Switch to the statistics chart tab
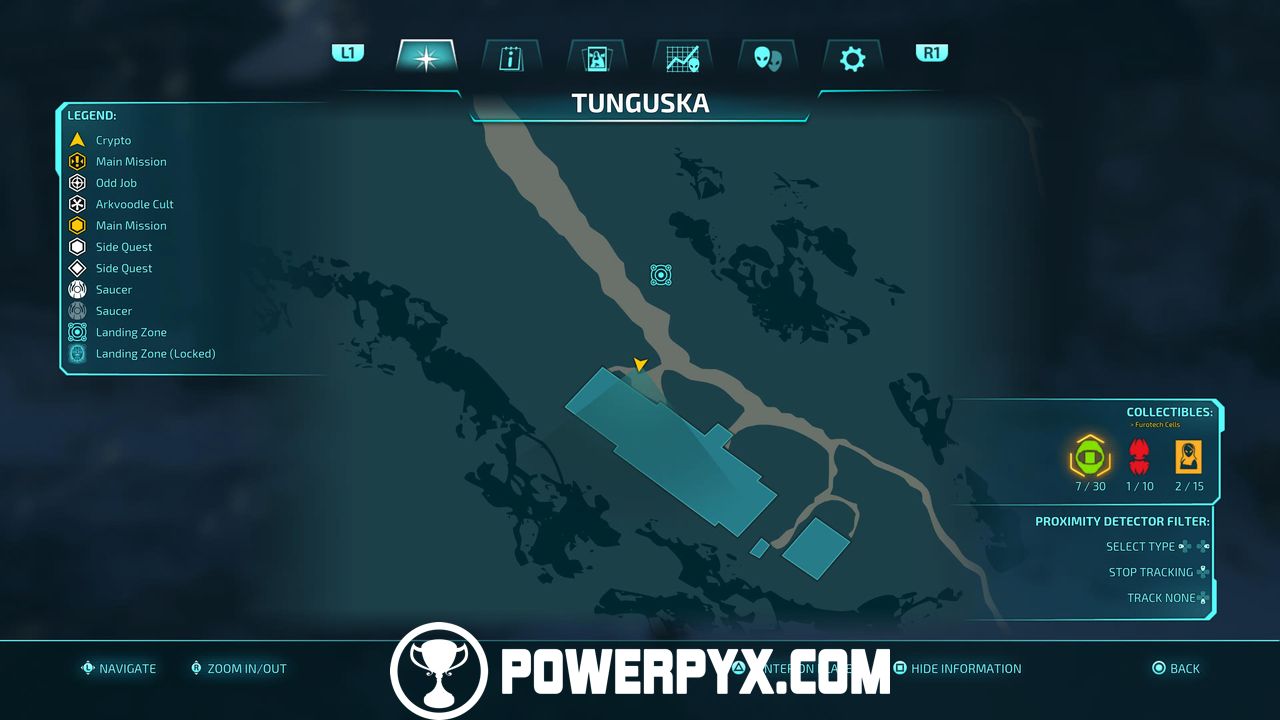This screenshot has height=720, width=1280. coord(682,57)
